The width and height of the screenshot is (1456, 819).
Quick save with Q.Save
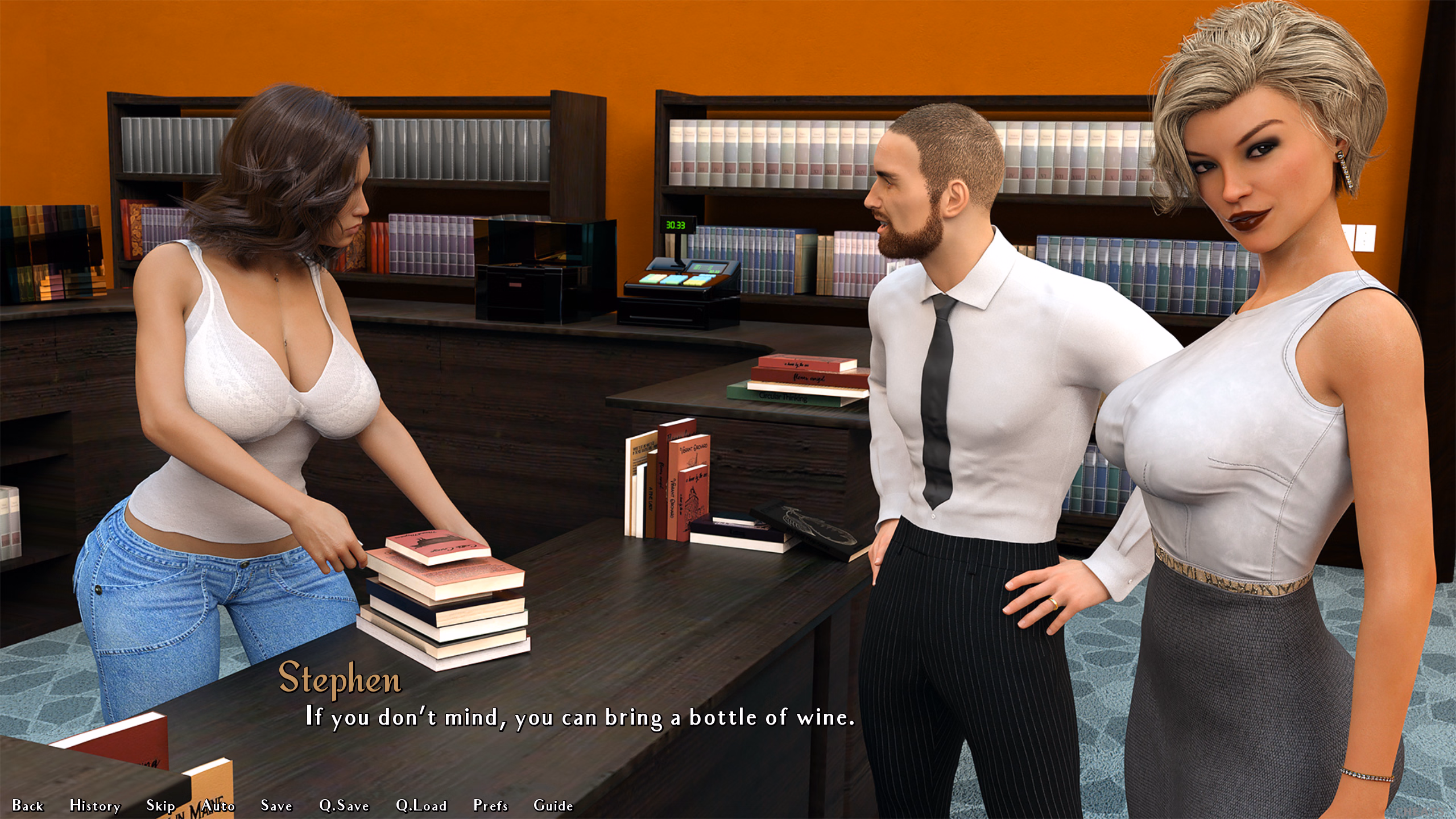(344, 805)
